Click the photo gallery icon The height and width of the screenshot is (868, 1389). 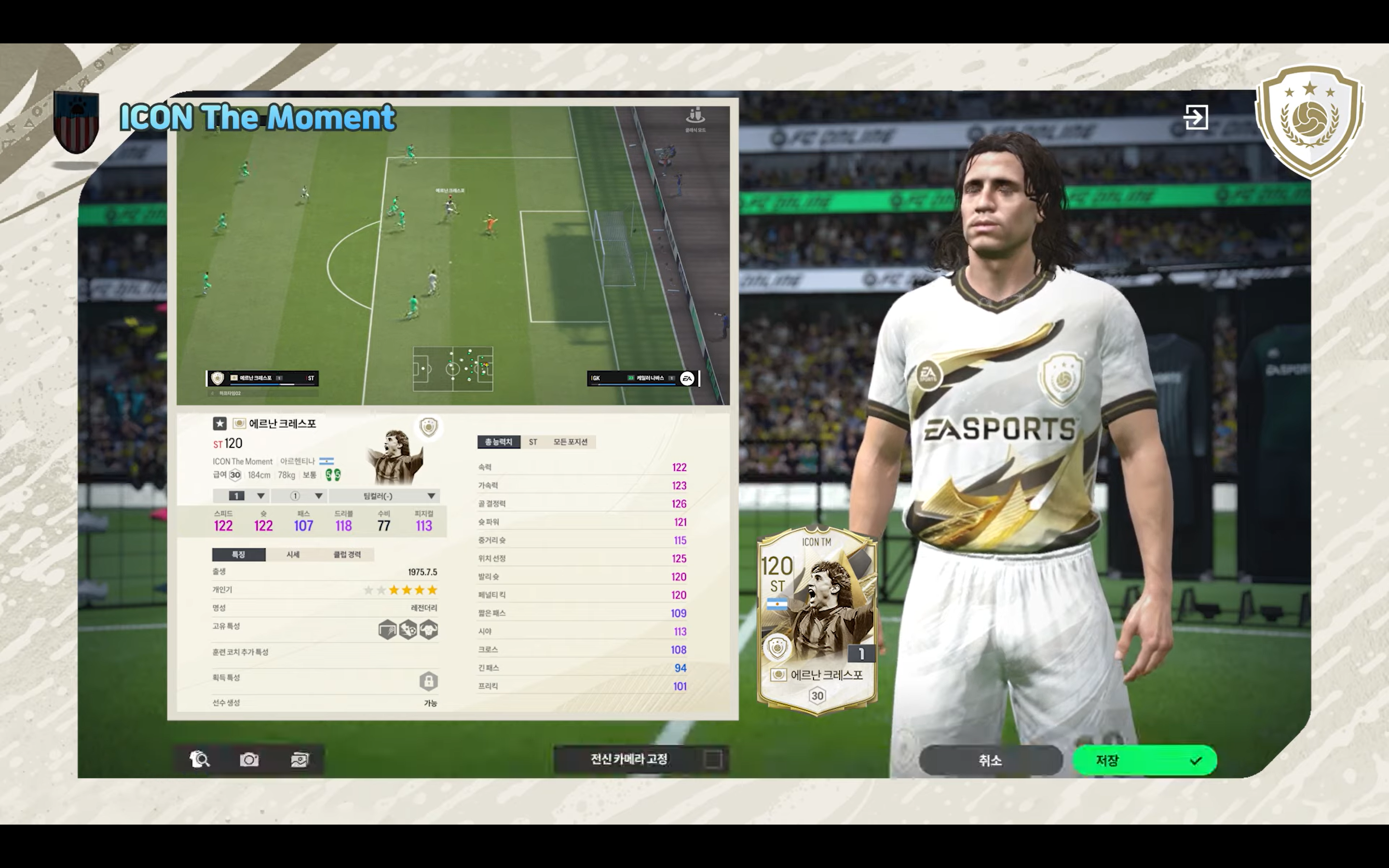[x=299, y=759]
